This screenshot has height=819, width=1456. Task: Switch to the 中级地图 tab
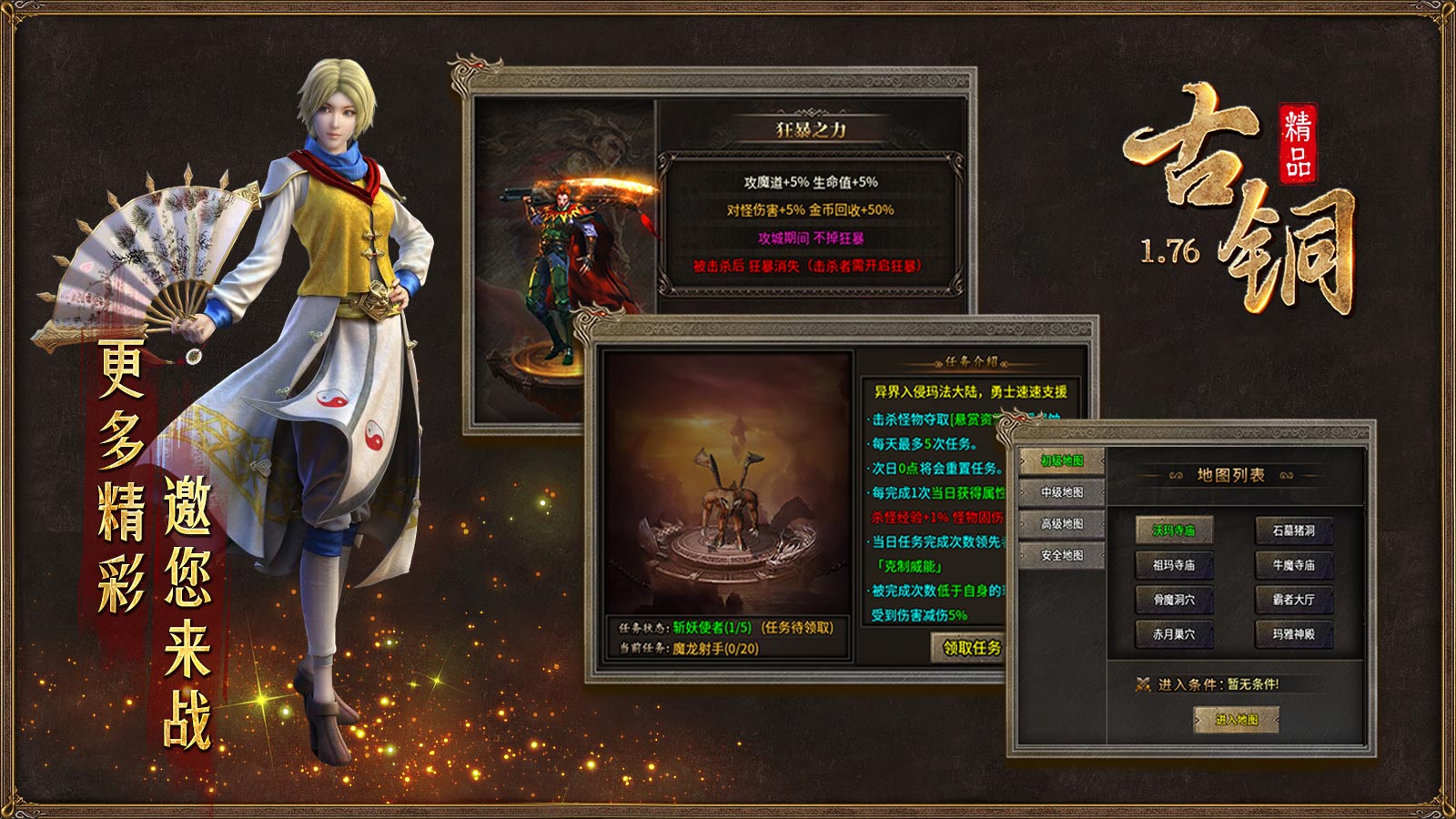pyautogui.click(x=1062, y=492)
